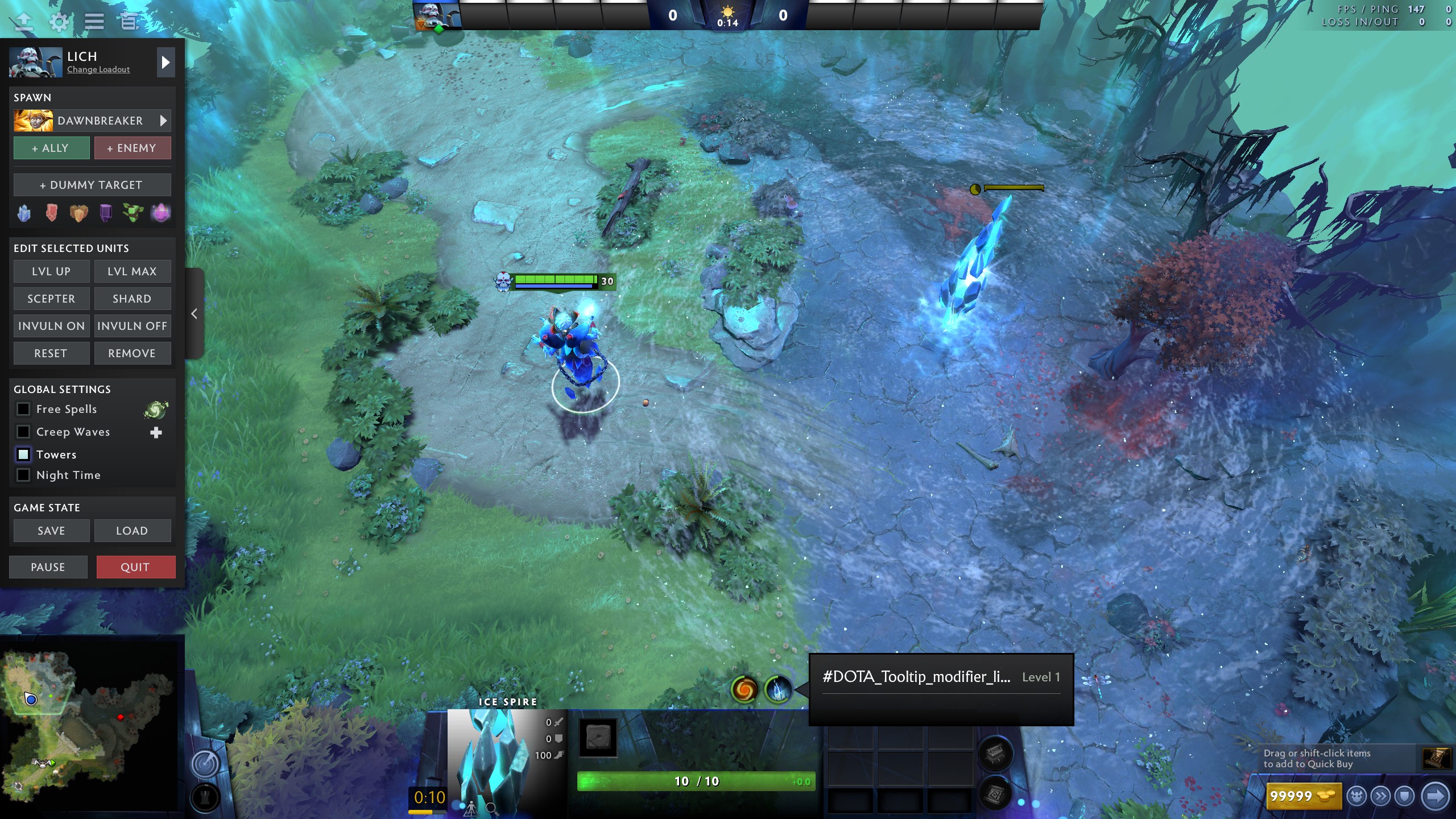Enable Night Time in Global Settings
This screenshot has width=1456, height=819.
[23, 475]
